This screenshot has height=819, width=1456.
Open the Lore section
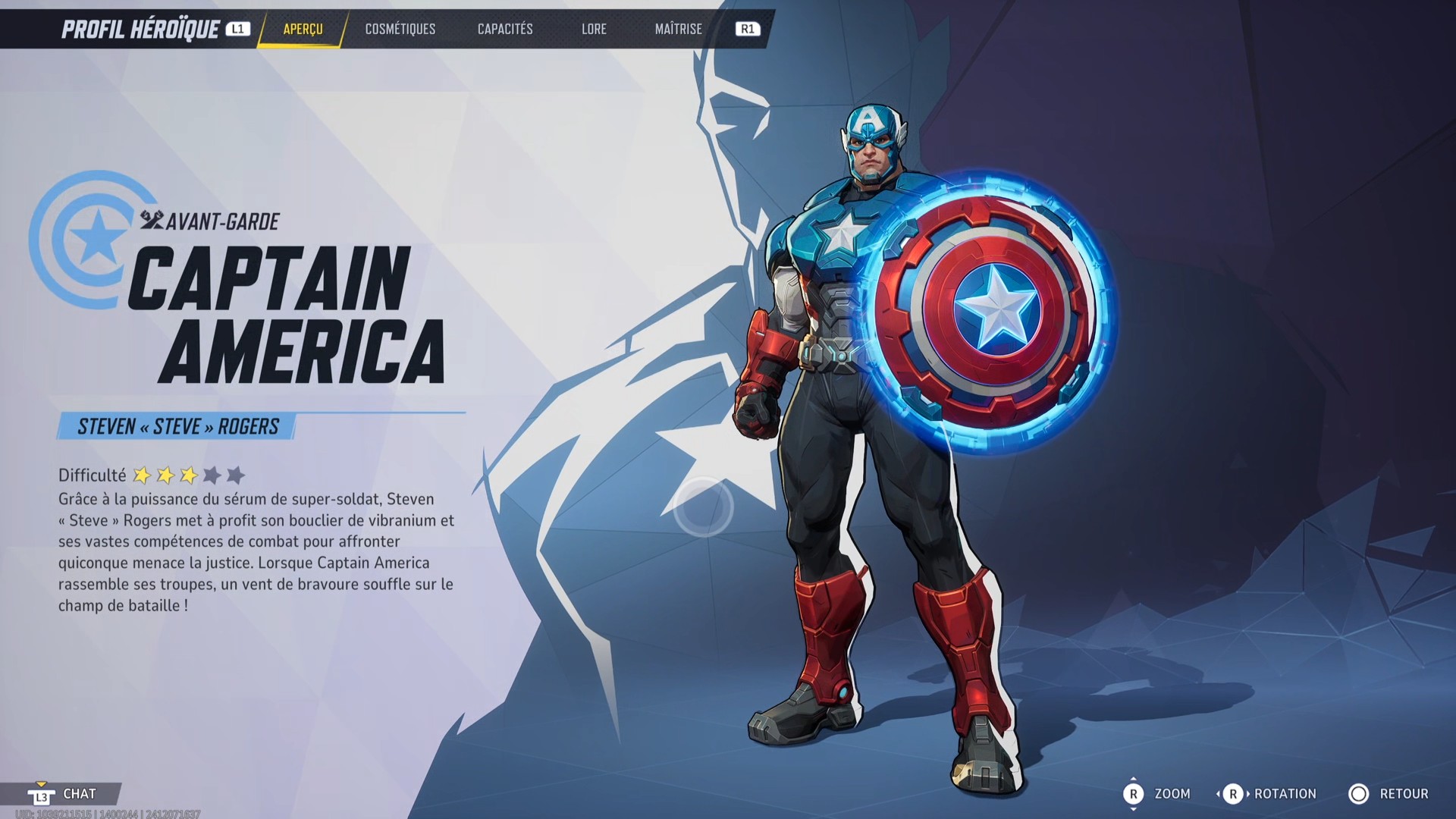point(594,30)
